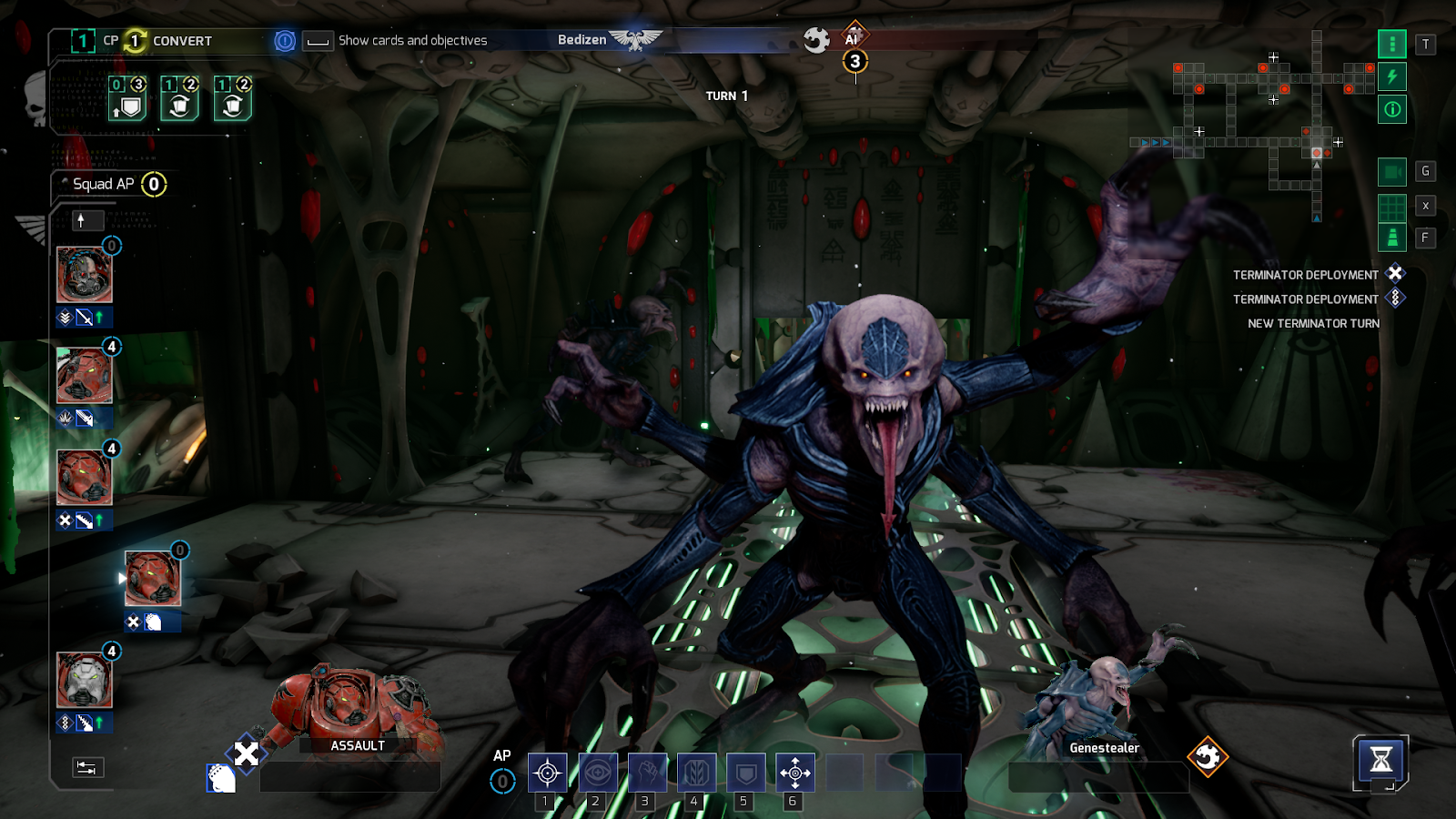Select the highlighted Assault Terminator portrait
This screenshot has width=1456, height=819.
(153, 579)
